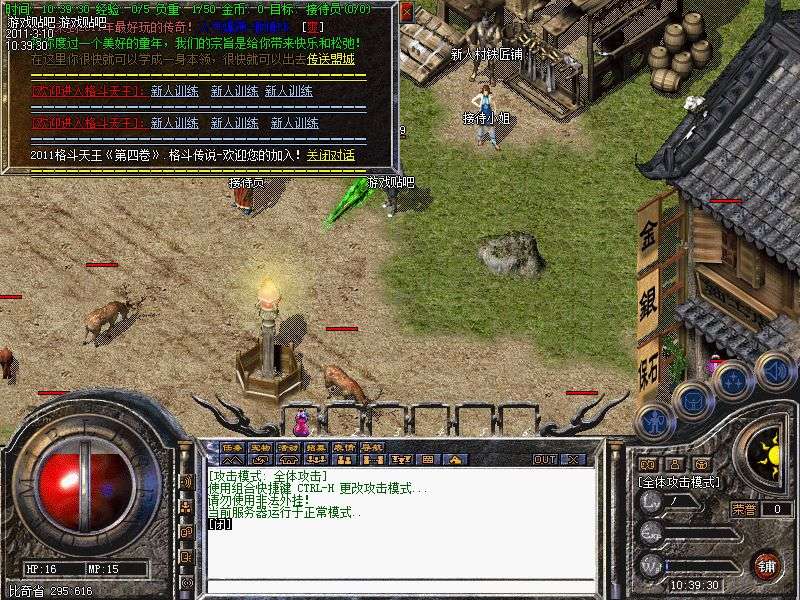Switch to the 任务 quest tab

coord(232,447)
